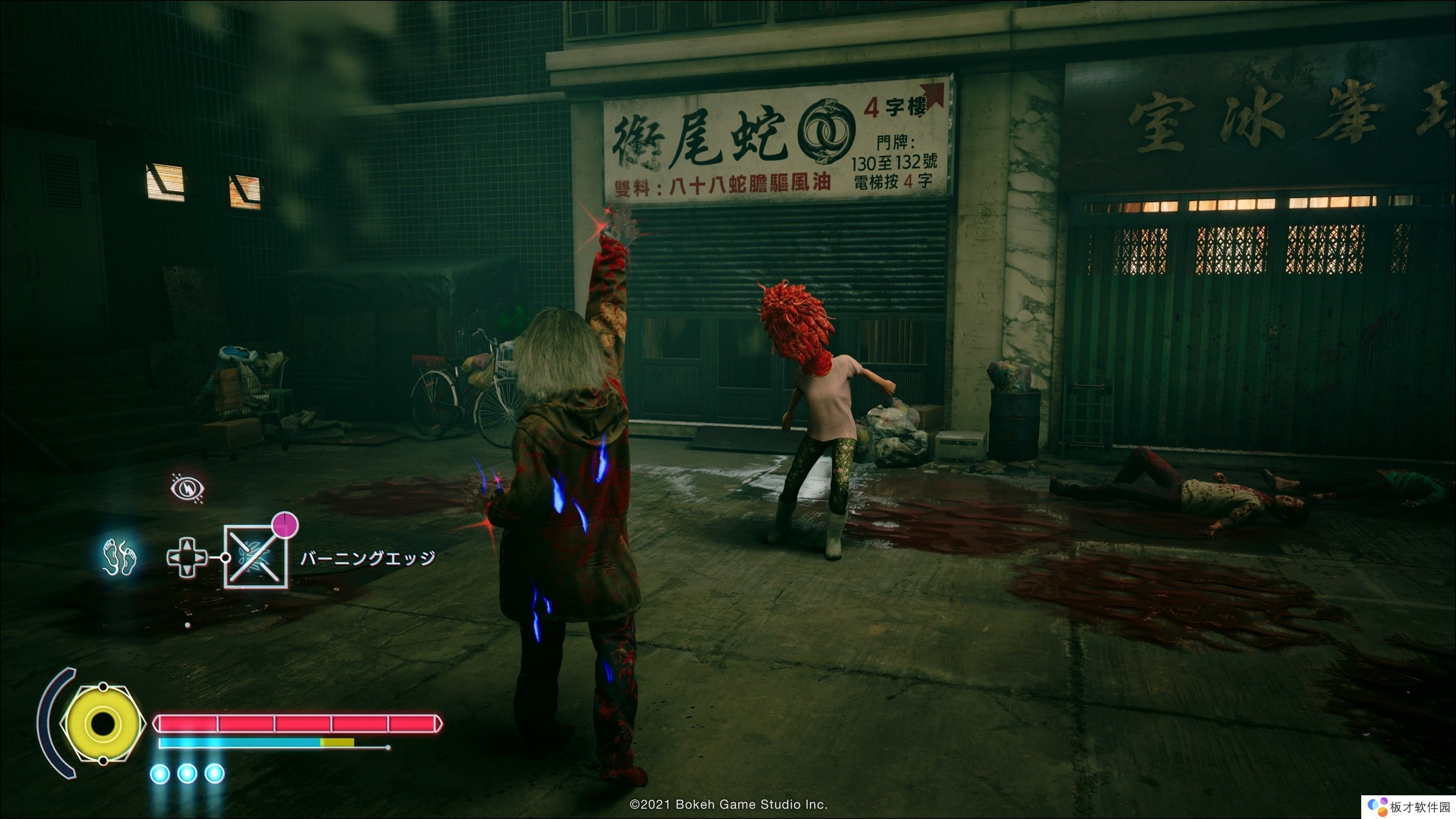Click the glowing blue footprints icon
This screenshot has height=819, width=1456.
click(x=120, y=556)
